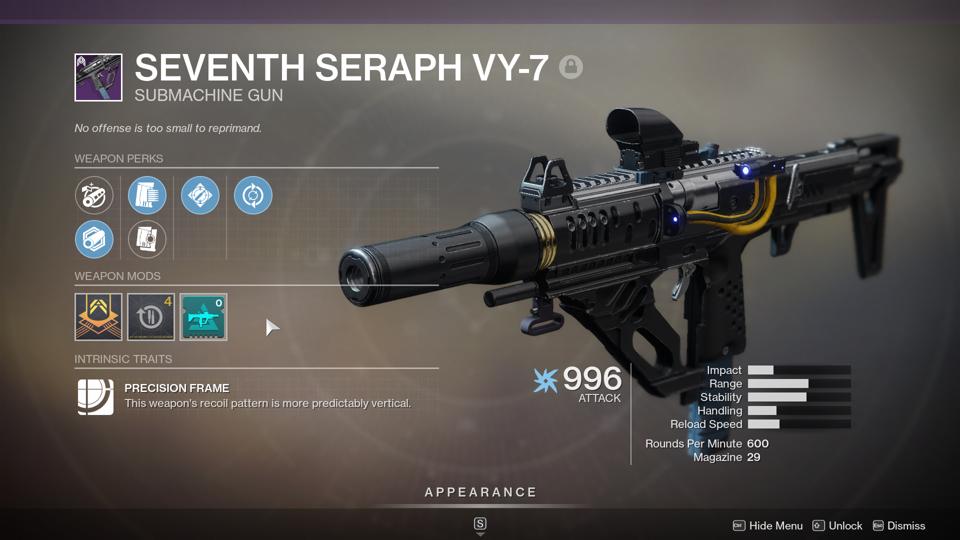Click the Precision Frame intrinsic trait icon
The width and height of the screenshot is (960, 540).
coord(96,396)
